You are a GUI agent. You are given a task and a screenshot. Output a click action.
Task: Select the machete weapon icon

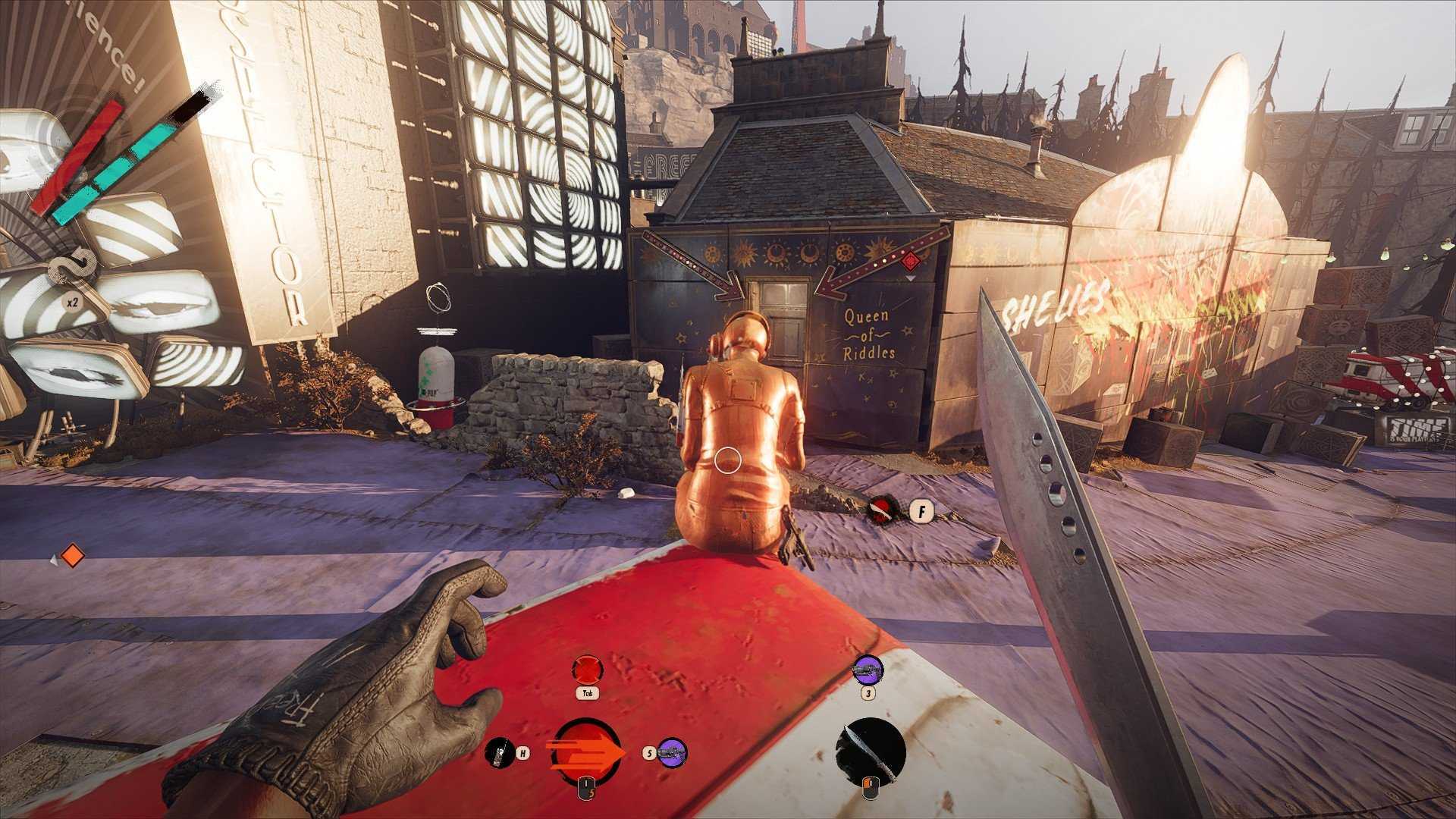[871, 751]
